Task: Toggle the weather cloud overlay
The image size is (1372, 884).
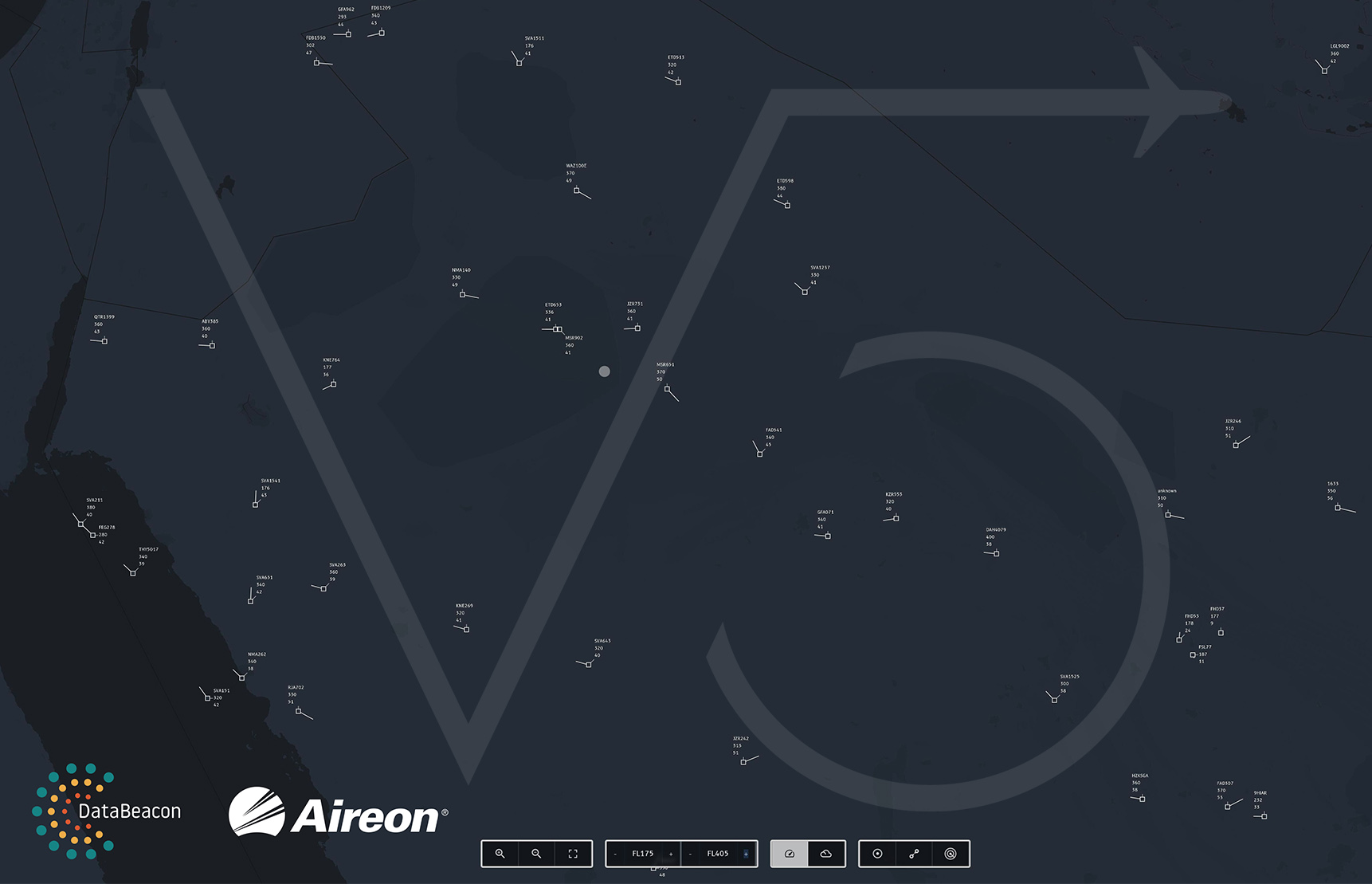Action: [x=826, y=853]
